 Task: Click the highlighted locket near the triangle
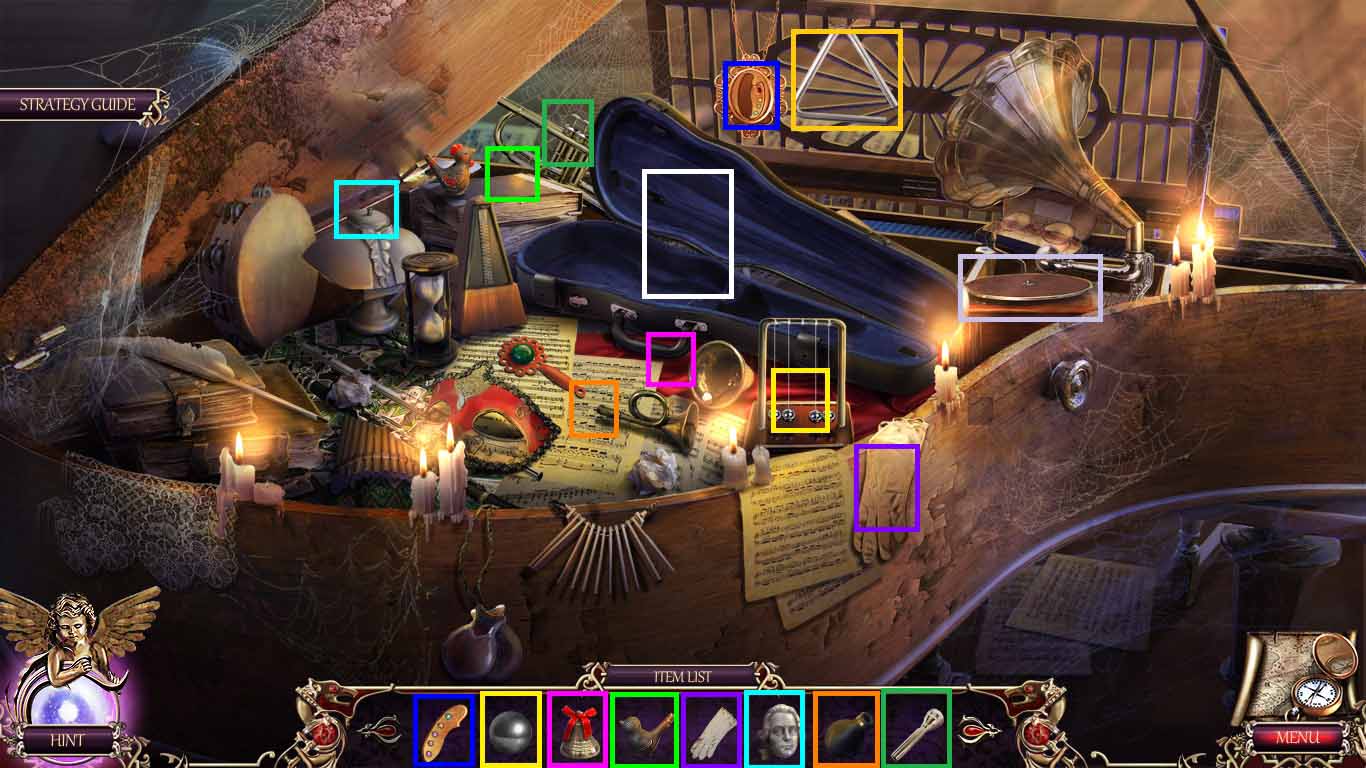(749, 95)
